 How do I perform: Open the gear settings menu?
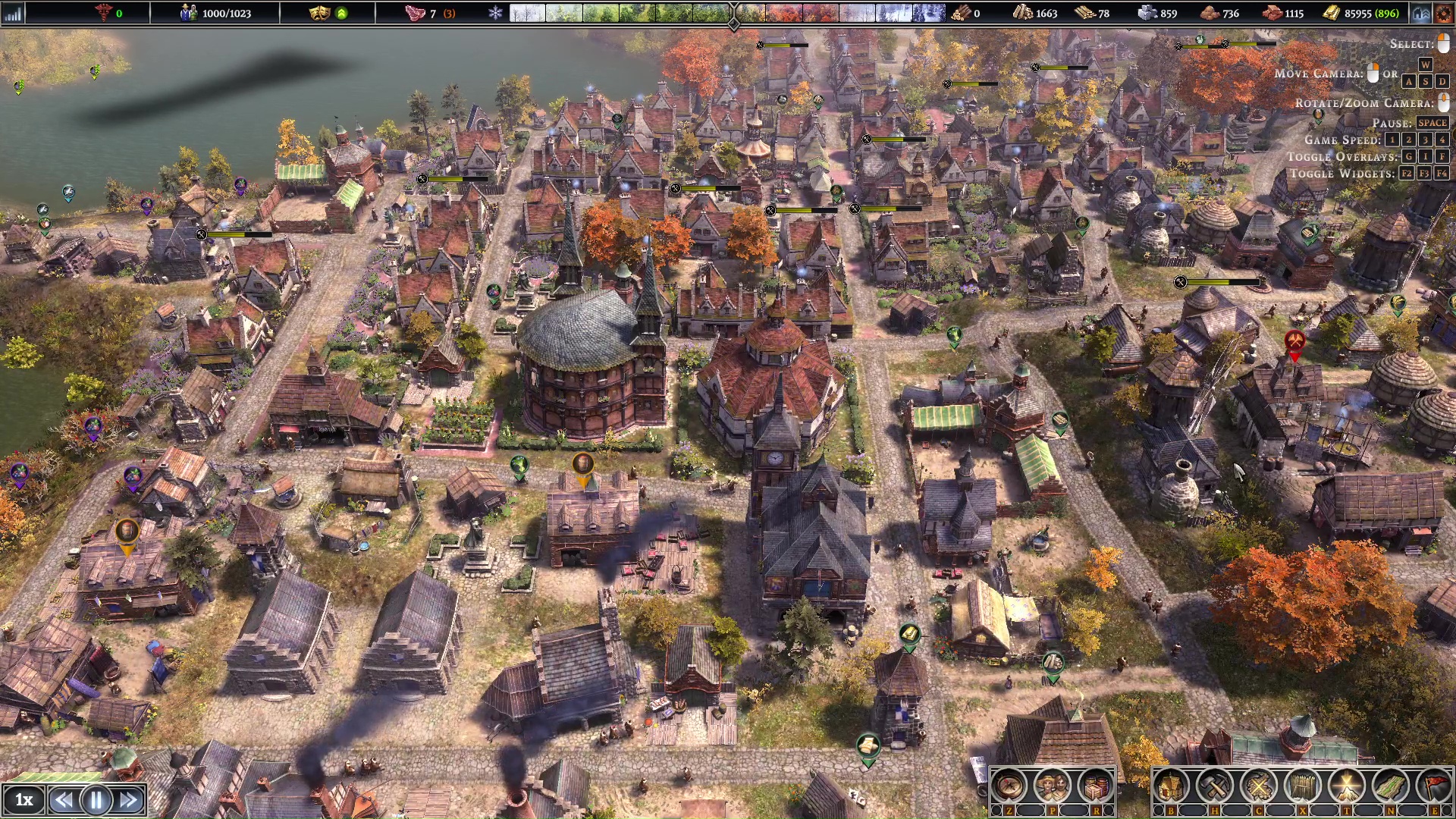coord(1443,13)
